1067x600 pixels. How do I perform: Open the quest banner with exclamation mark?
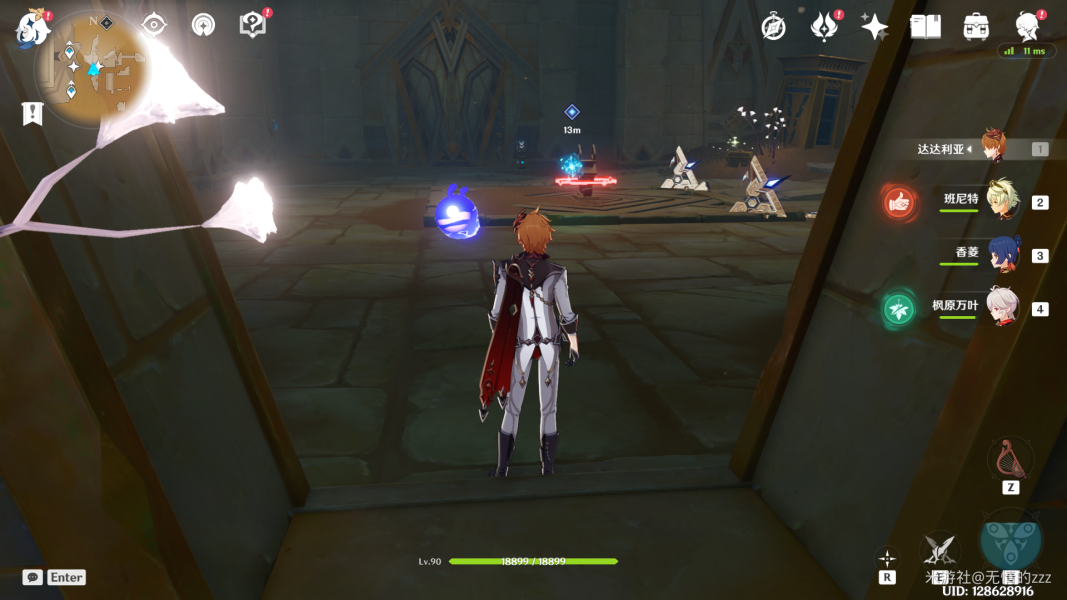(33, 113)
